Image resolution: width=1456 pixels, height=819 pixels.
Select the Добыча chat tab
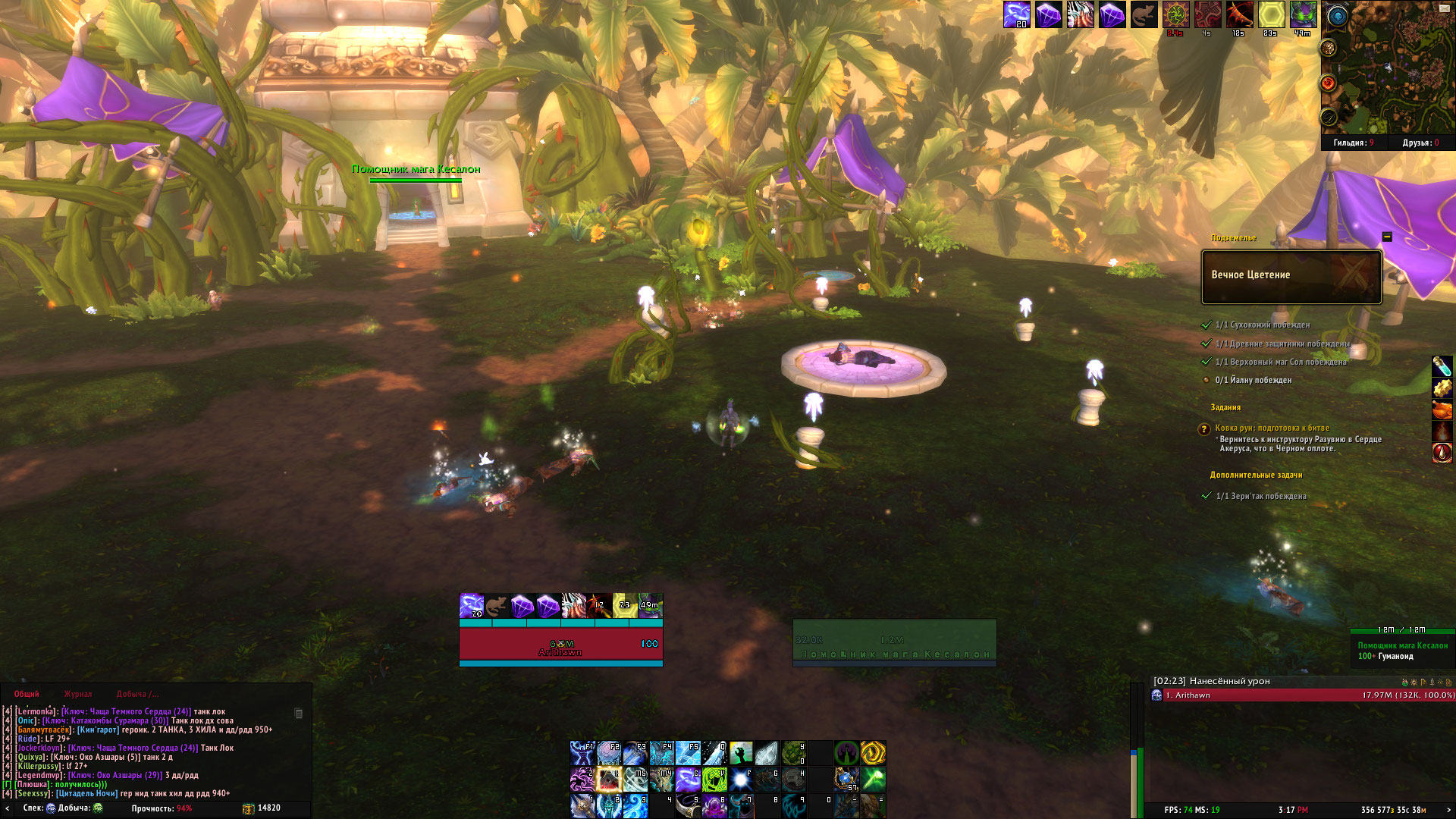[137, 694]
